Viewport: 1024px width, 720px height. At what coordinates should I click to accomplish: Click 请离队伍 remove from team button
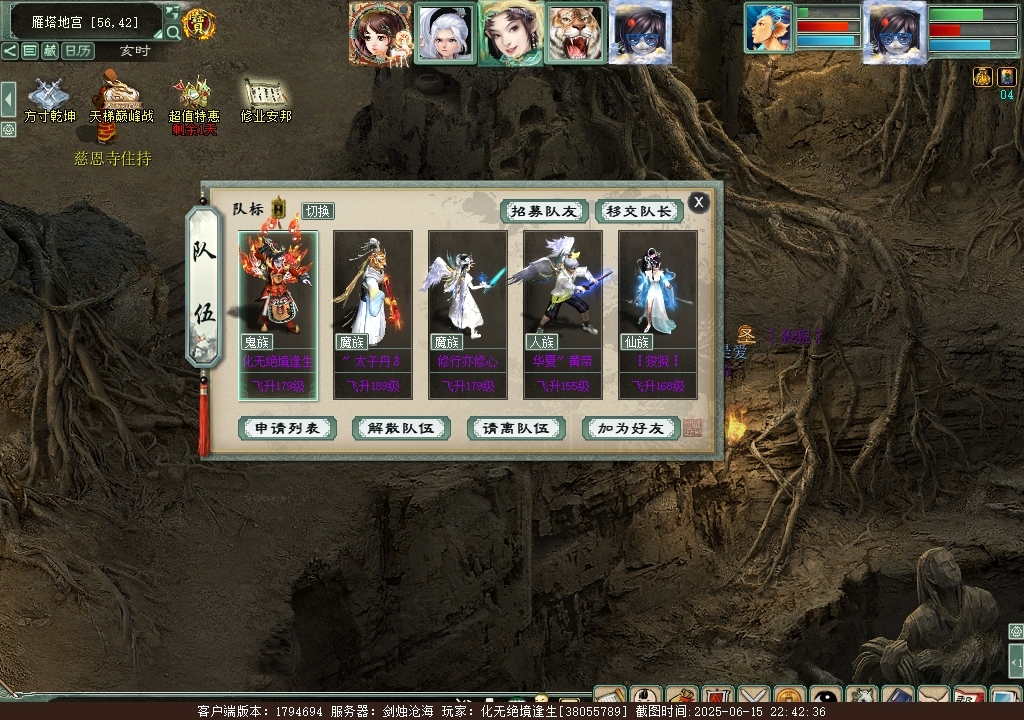pos(516,428)
